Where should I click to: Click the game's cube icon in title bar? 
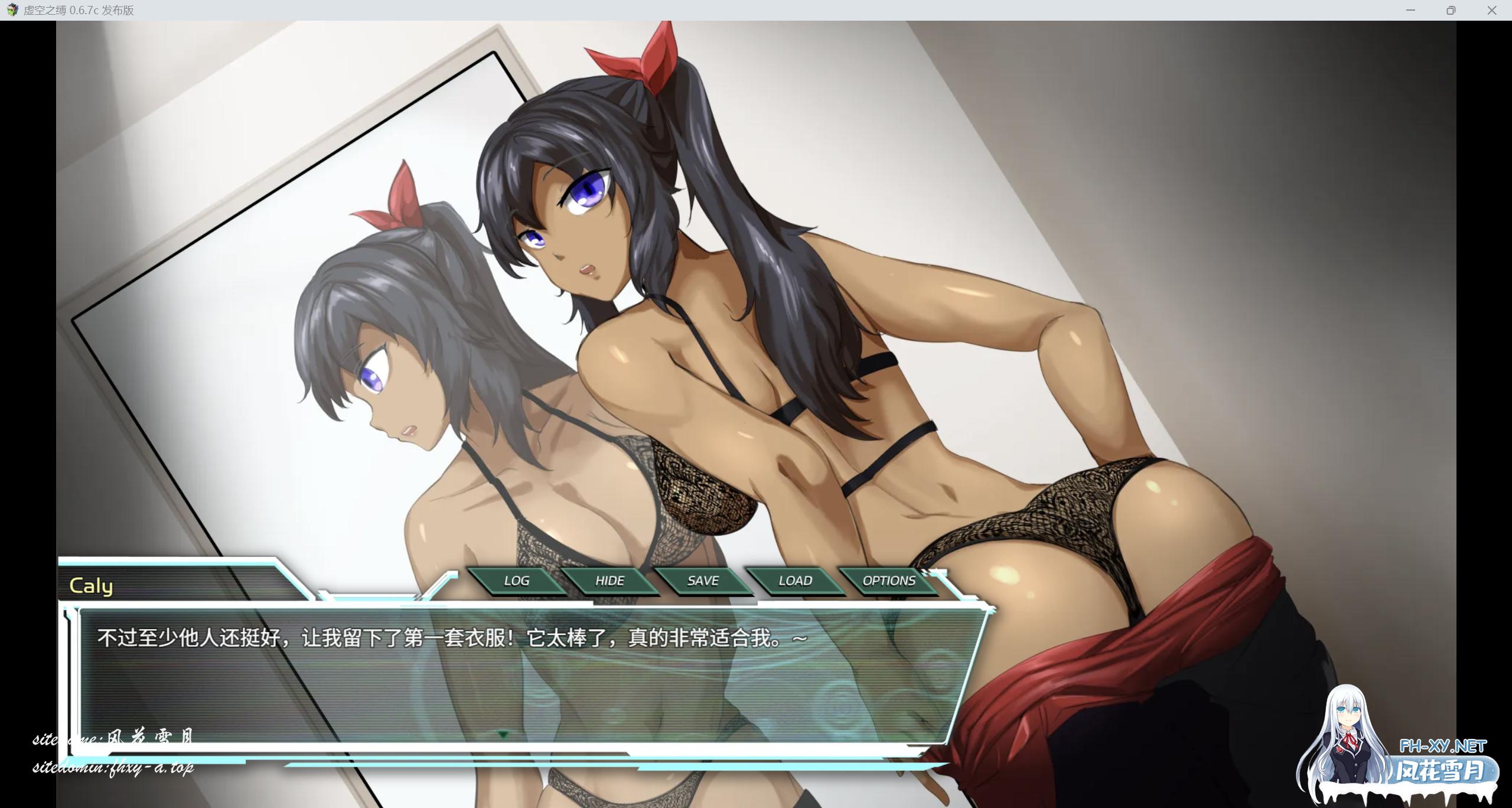pyautogui.click(x=12, y=10)
